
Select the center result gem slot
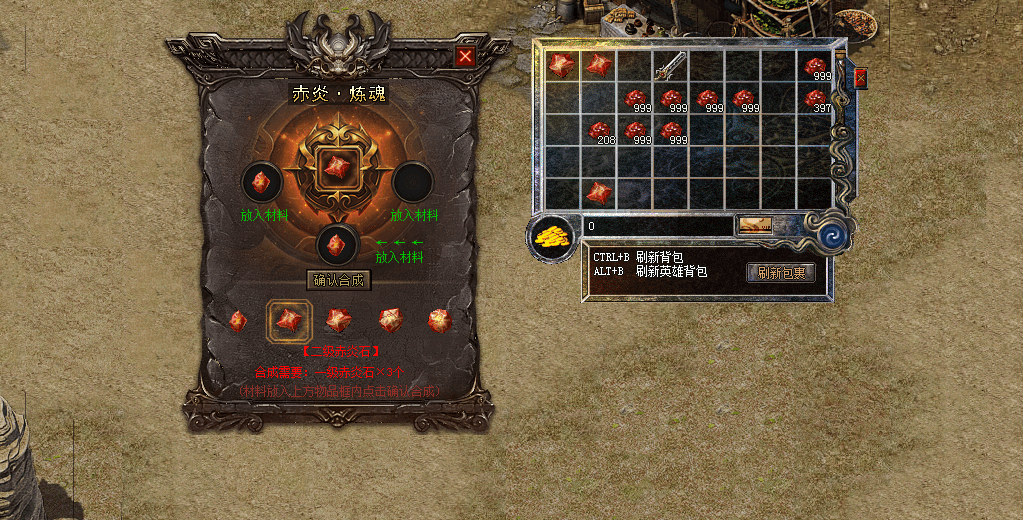pyautogui.click(x=339, y=169)
